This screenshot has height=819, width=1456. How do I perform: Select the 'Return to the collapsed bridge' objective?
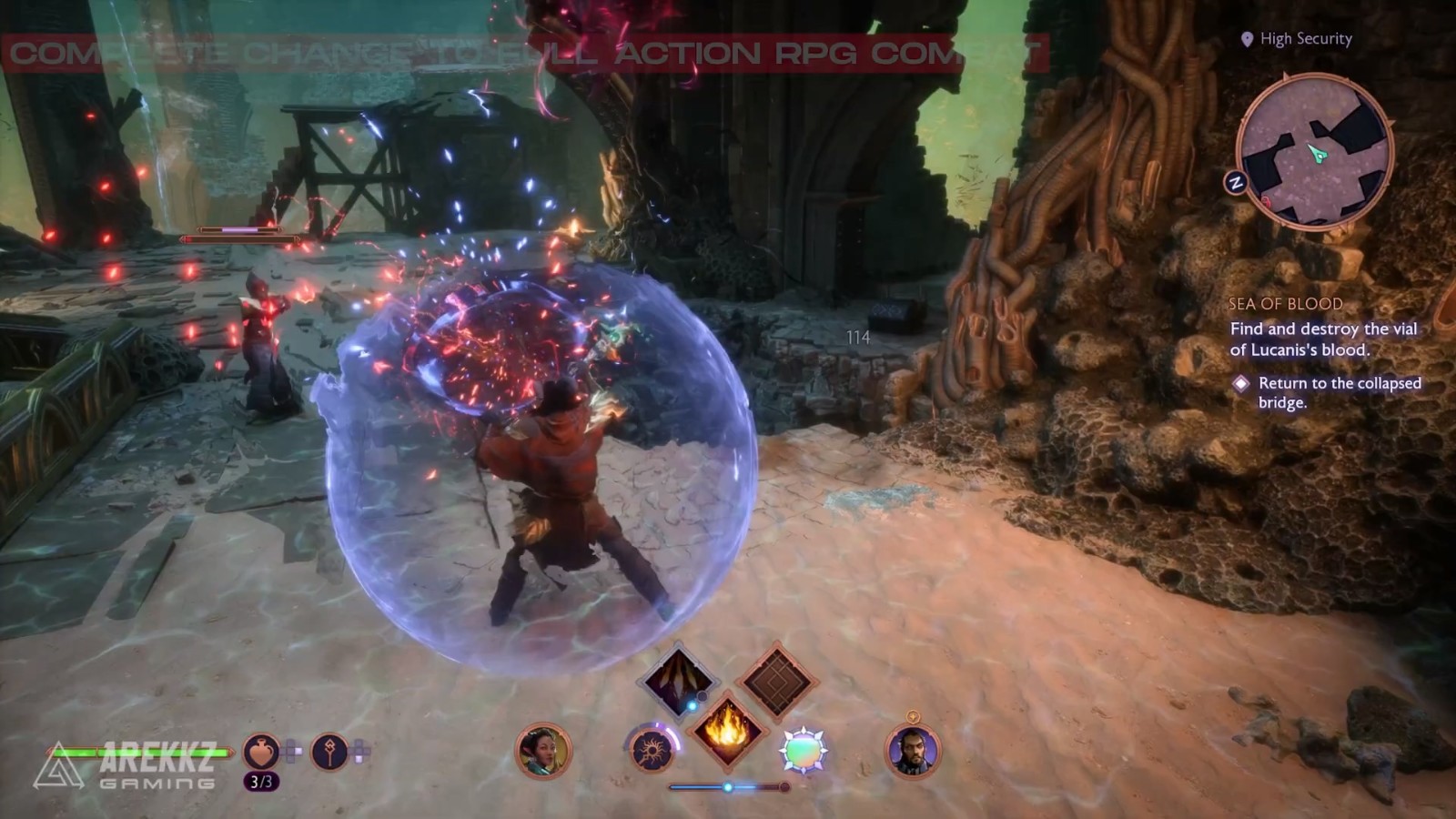click(x=1339, y=393)
